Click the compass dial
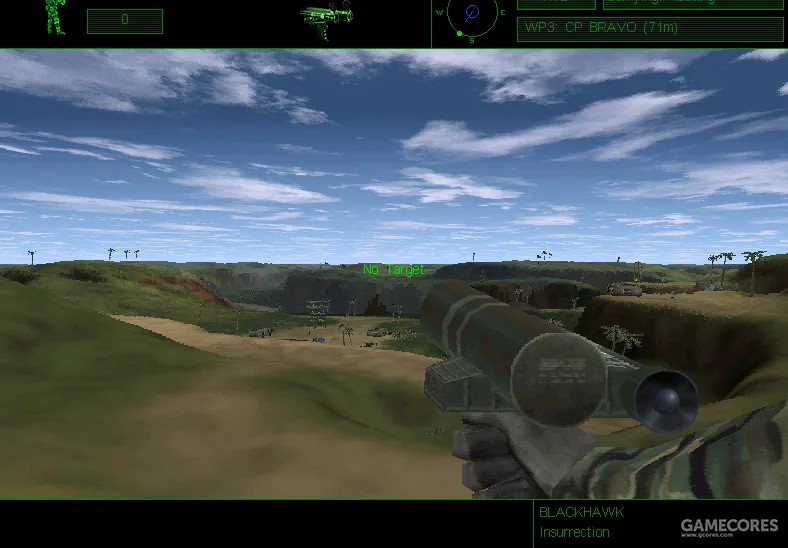 (472, 15)
